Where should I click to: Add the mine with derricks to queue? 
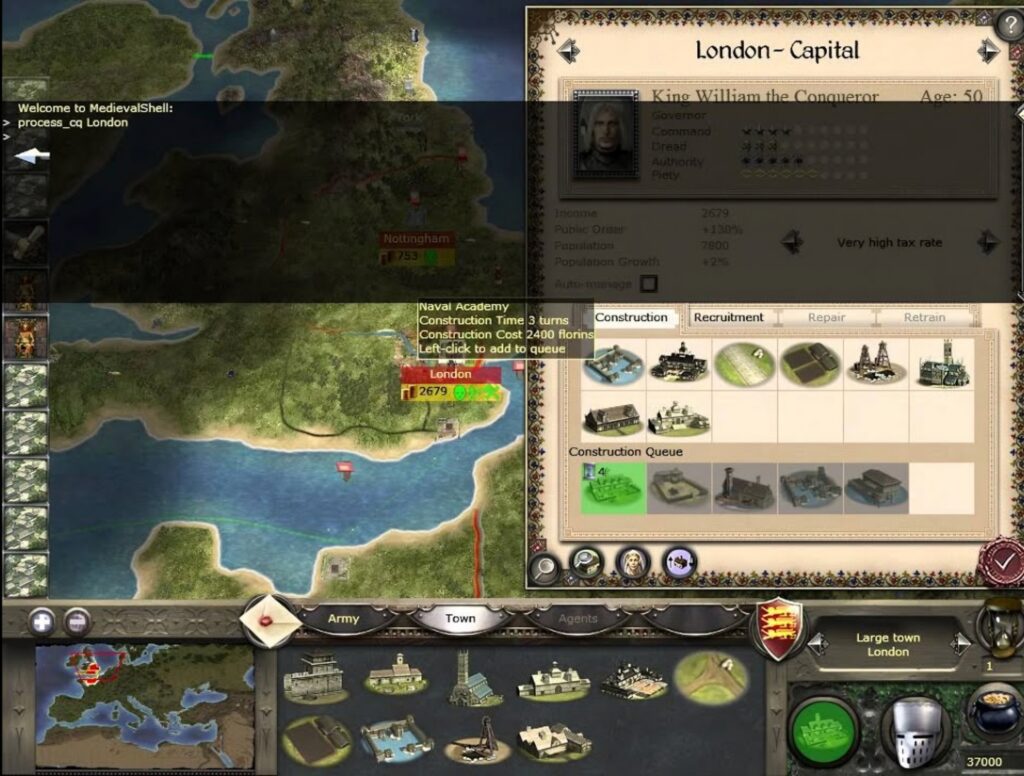point(875,362)
